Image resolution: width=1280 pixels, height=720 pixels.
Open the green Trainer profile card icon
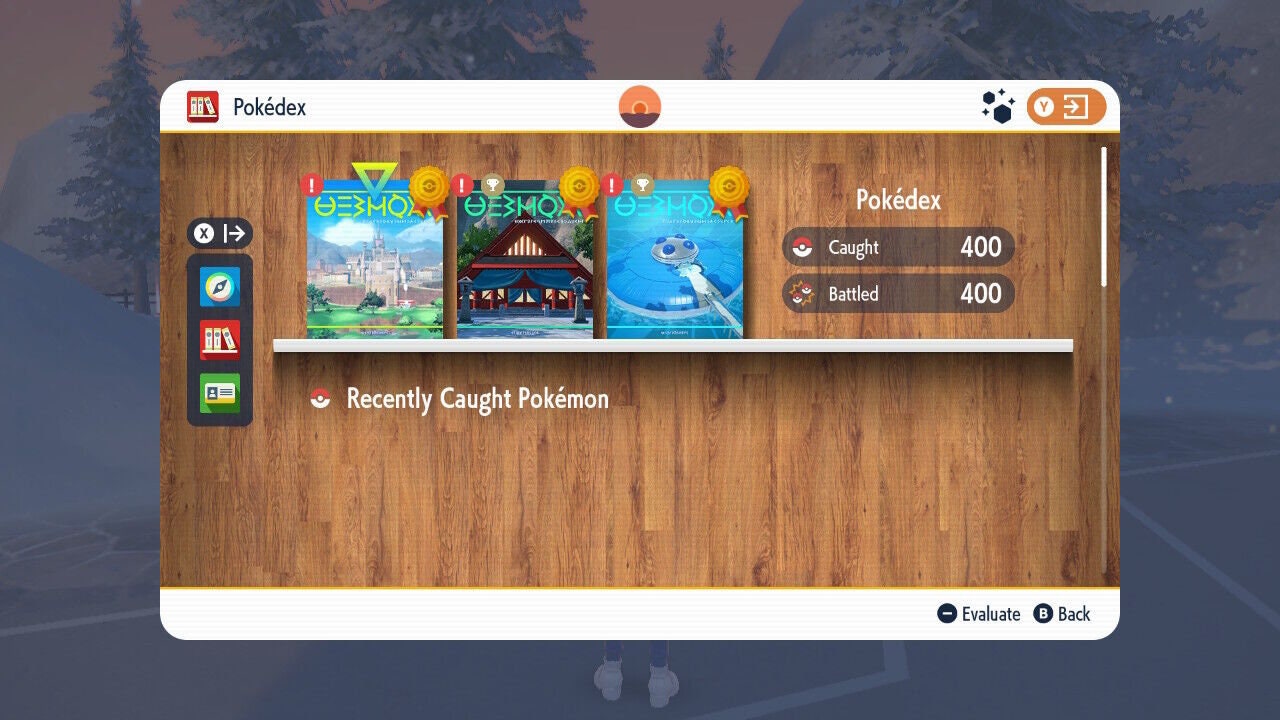pos(219,392)
